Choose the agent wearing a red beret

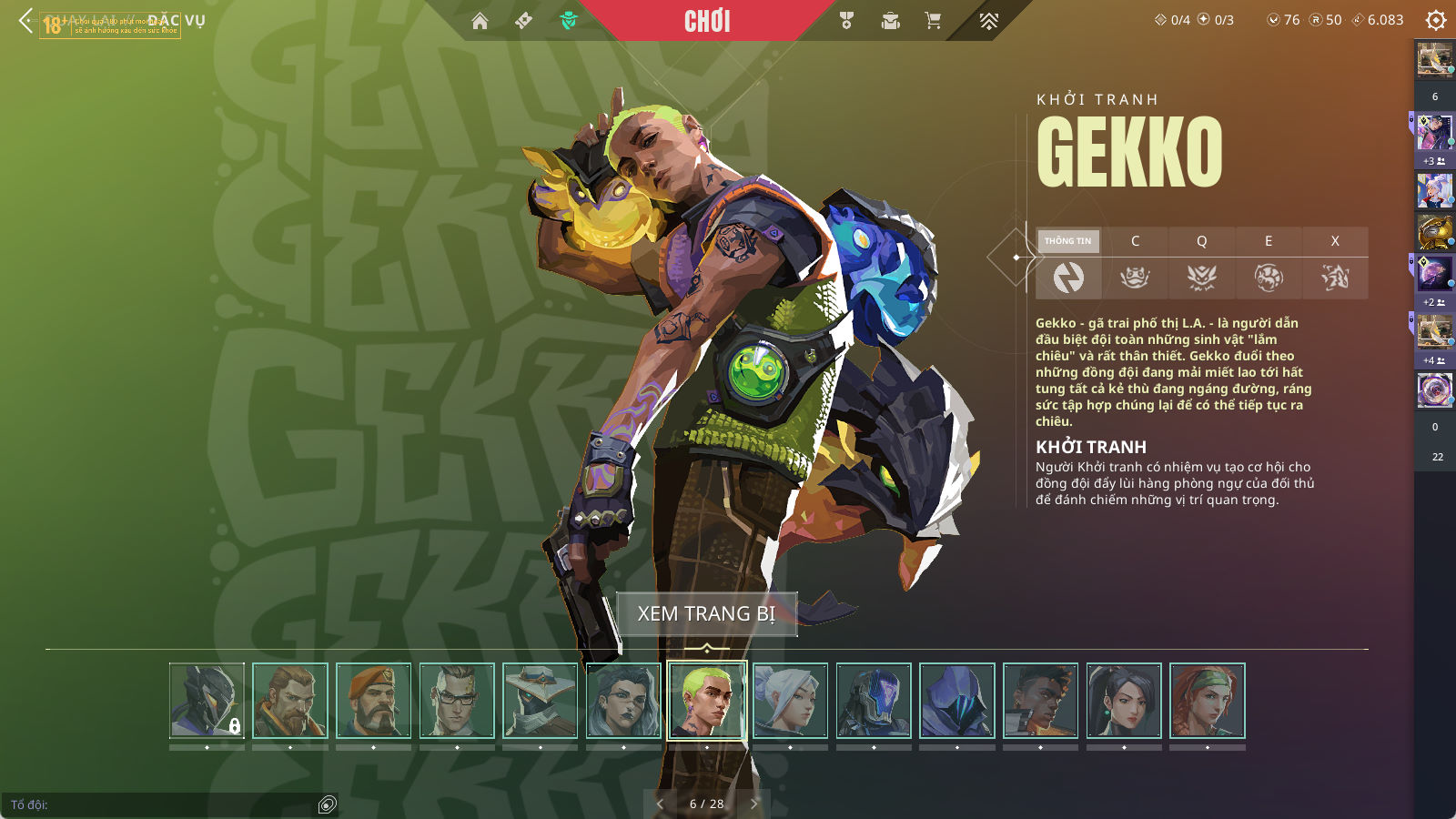coord(374,700)
